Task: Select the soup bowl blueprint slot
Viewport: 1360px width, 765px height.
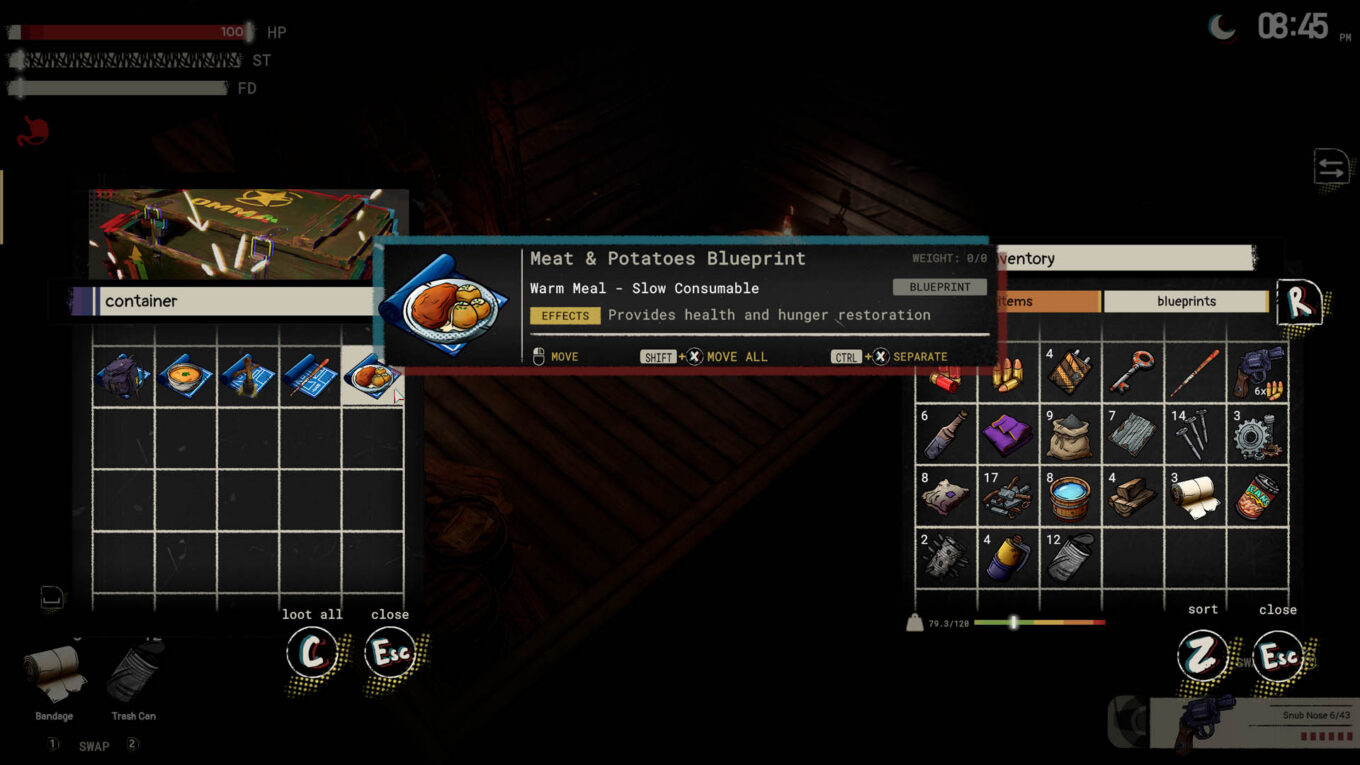Action: 185,376
